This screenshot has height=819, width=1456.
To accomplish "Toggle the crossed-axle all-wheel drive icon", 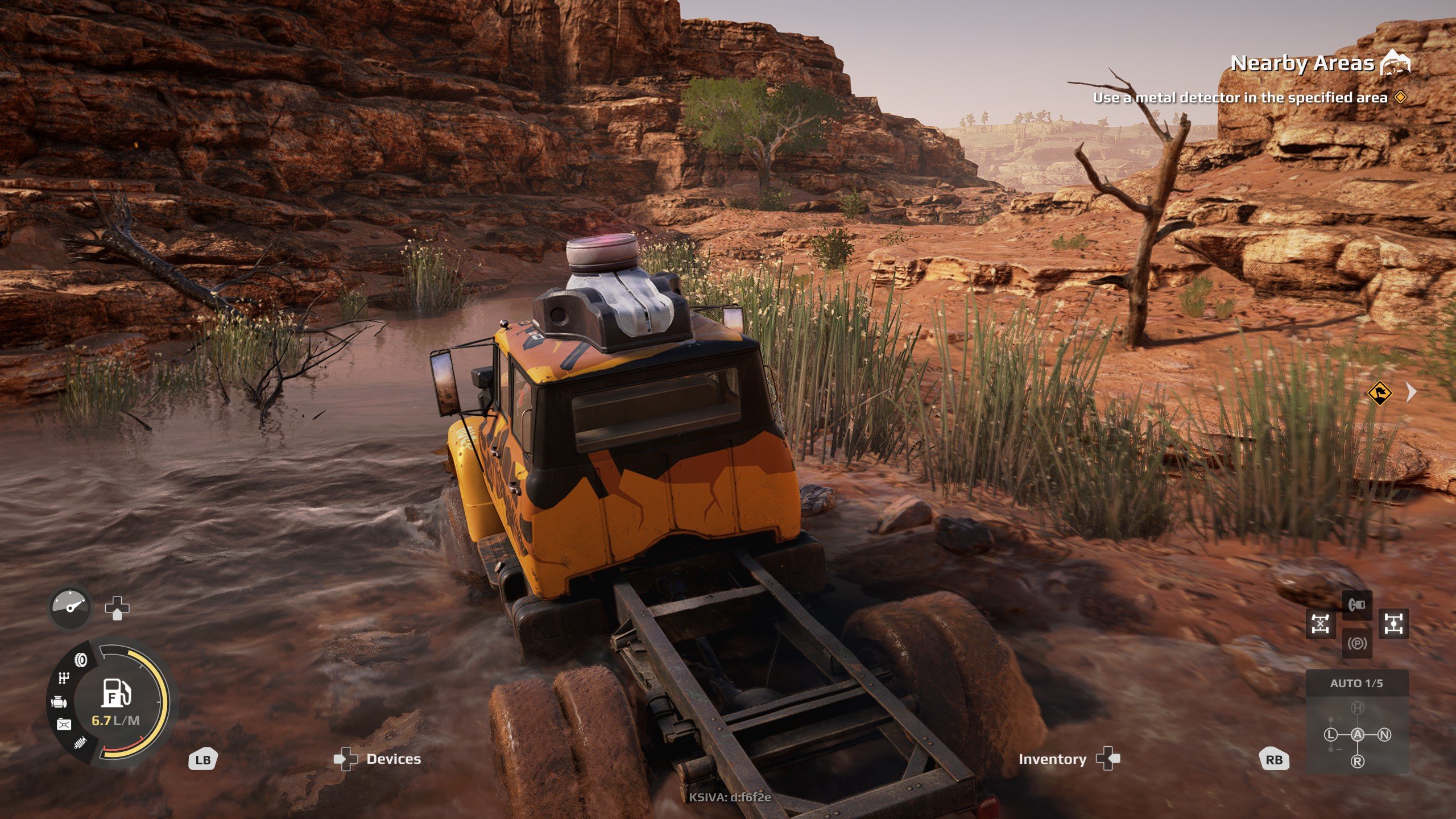I will coord(1320,624).
